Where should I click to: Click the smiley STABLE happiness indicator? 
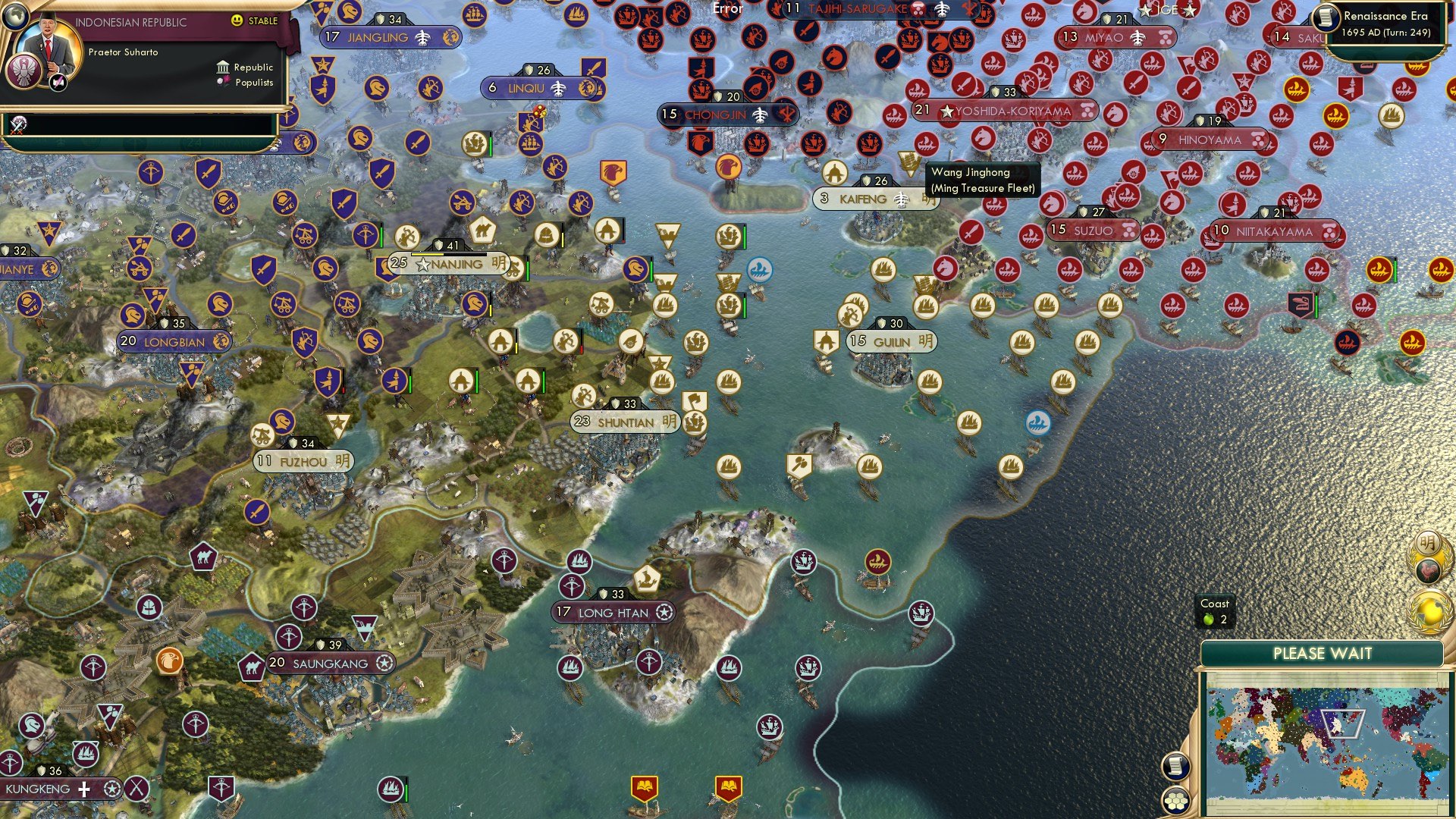237,20
